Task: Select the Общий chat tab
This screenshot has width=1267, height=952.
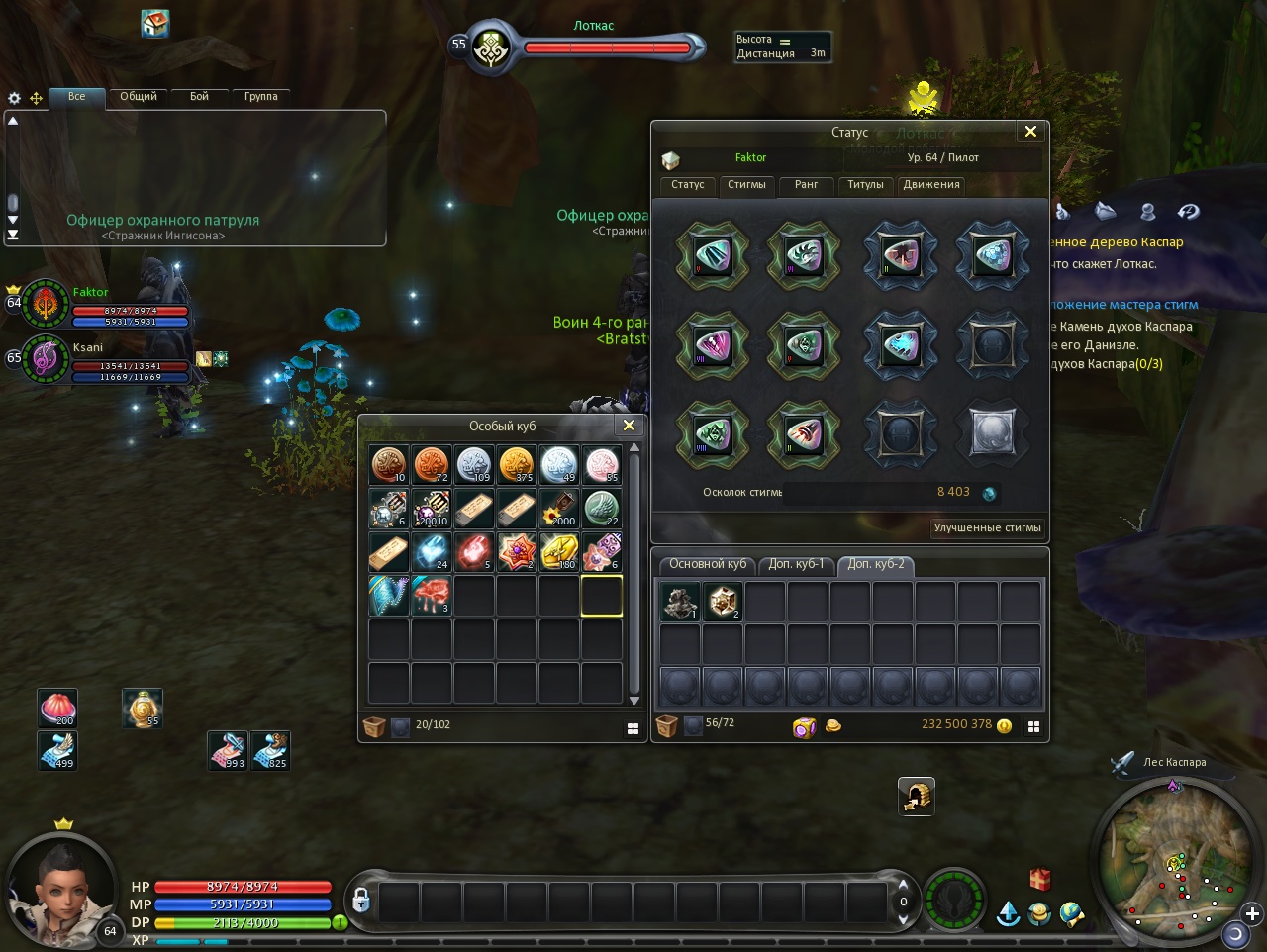Action: click(139, 97)
